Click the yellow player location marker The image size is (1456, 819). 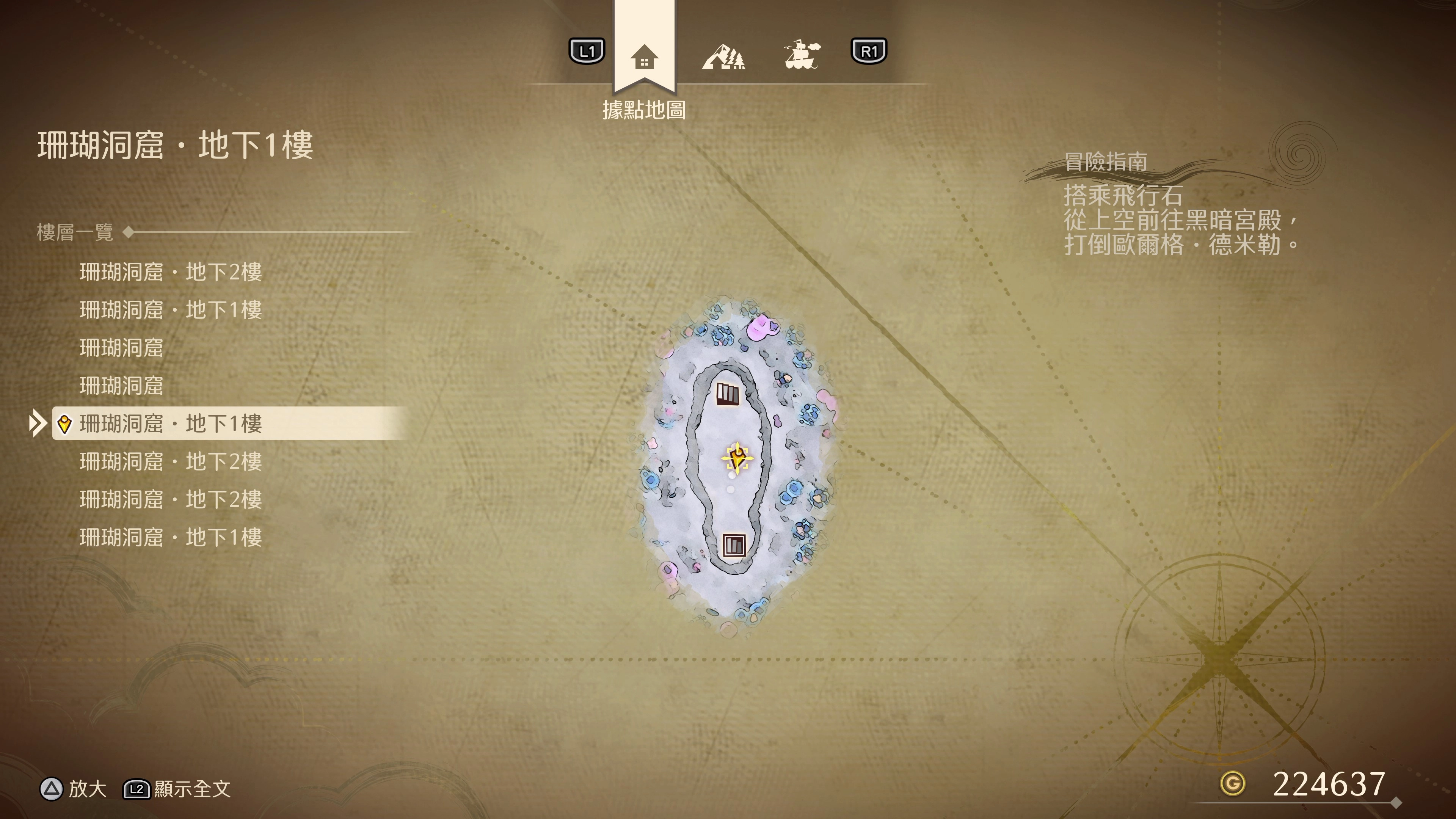pyautogui.click(x=737, y=457)
